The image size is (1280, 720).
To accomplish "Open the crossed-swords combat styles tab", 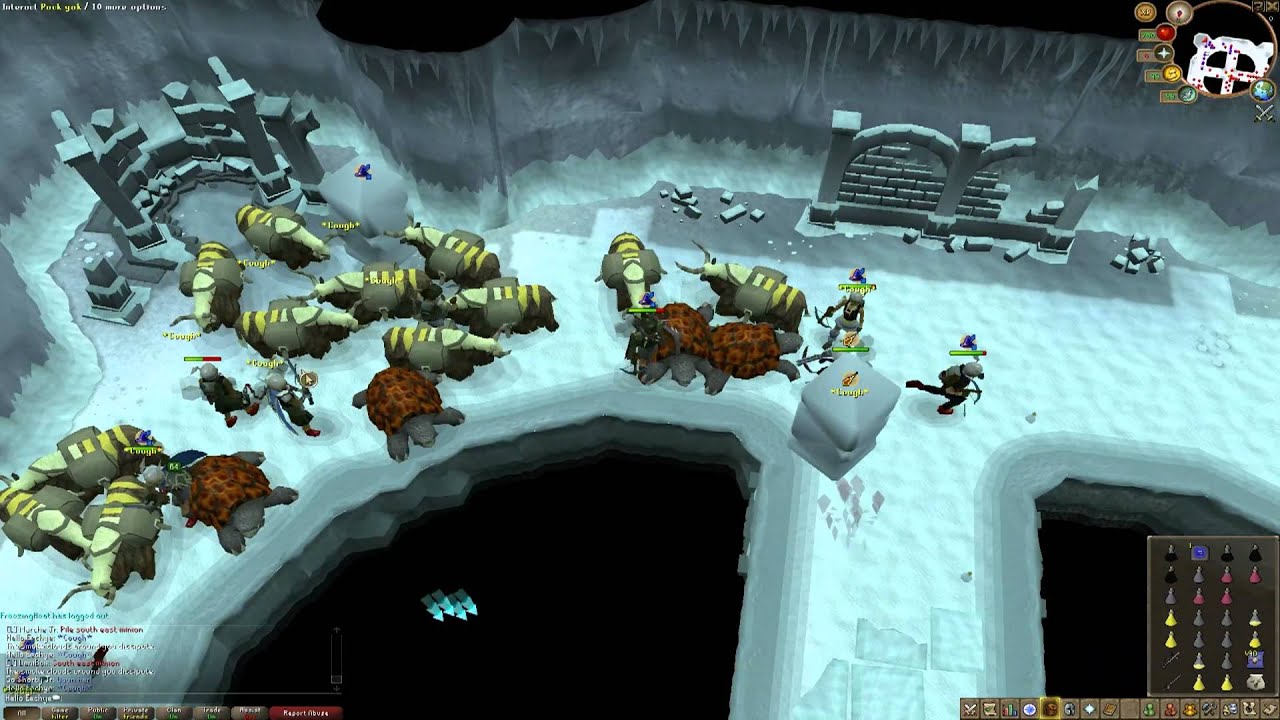I will 969,709.
